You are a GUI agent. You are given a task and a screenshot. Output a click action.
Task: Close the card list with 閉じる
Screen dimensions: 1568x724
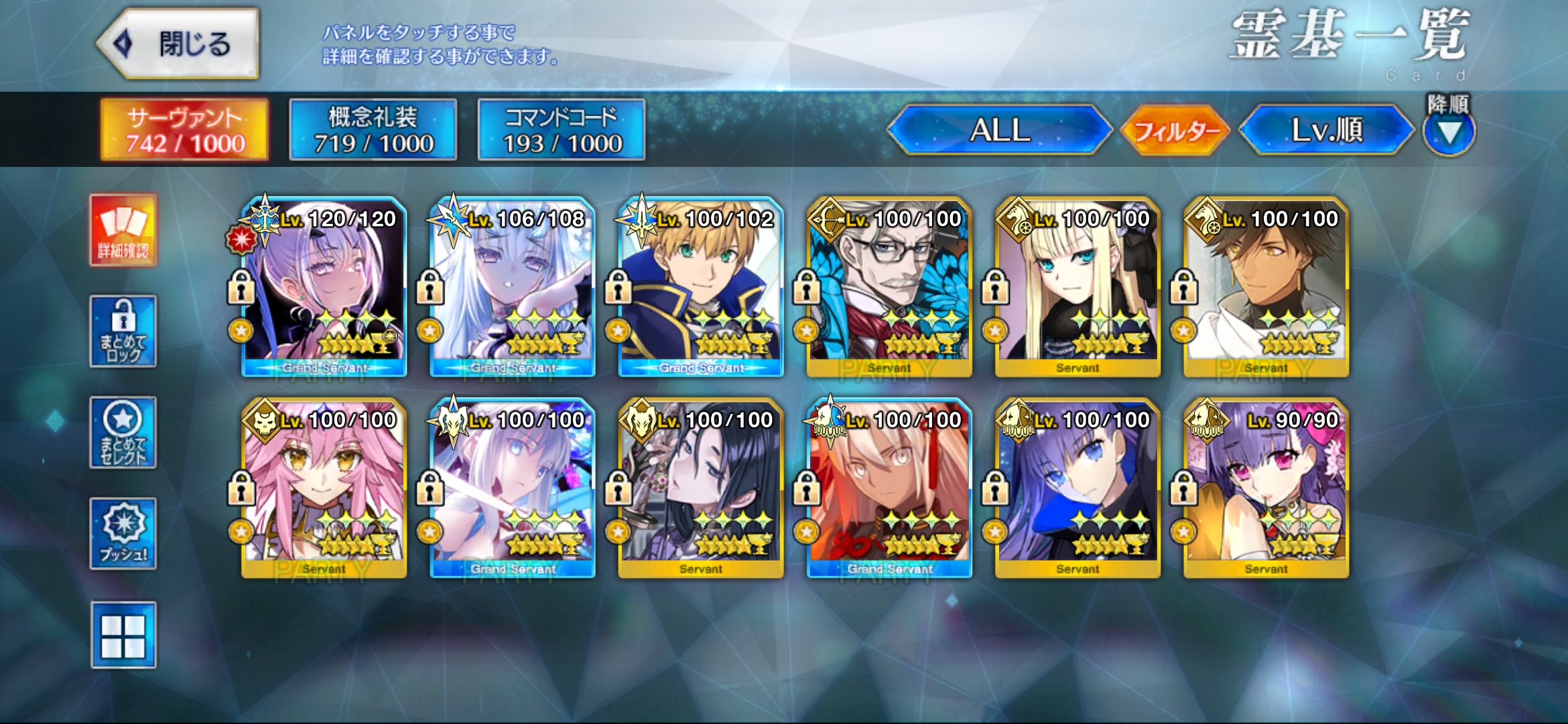[x=178, y=44]
